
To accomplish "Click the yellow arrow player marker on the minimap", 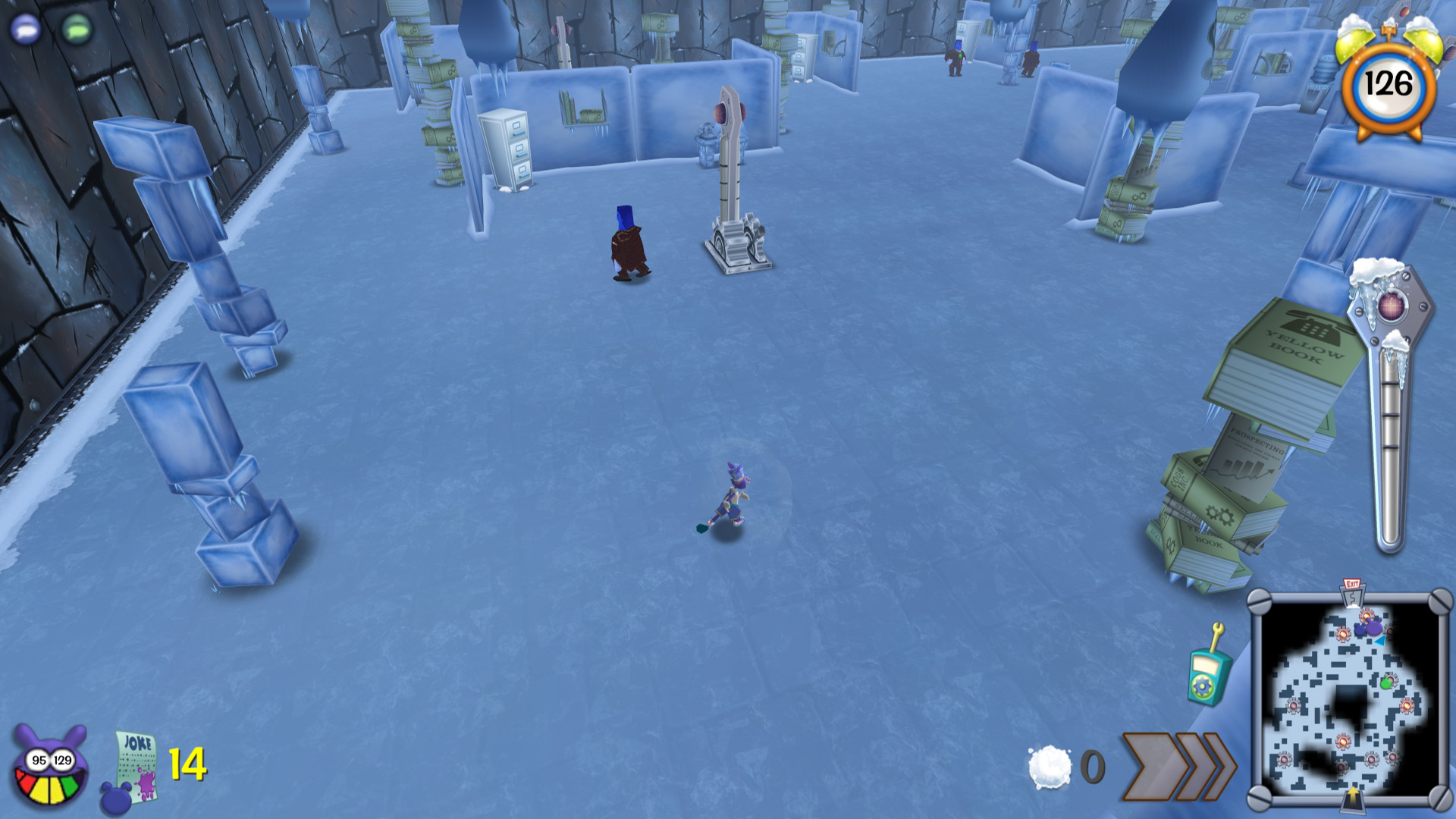I will 1354,795.
